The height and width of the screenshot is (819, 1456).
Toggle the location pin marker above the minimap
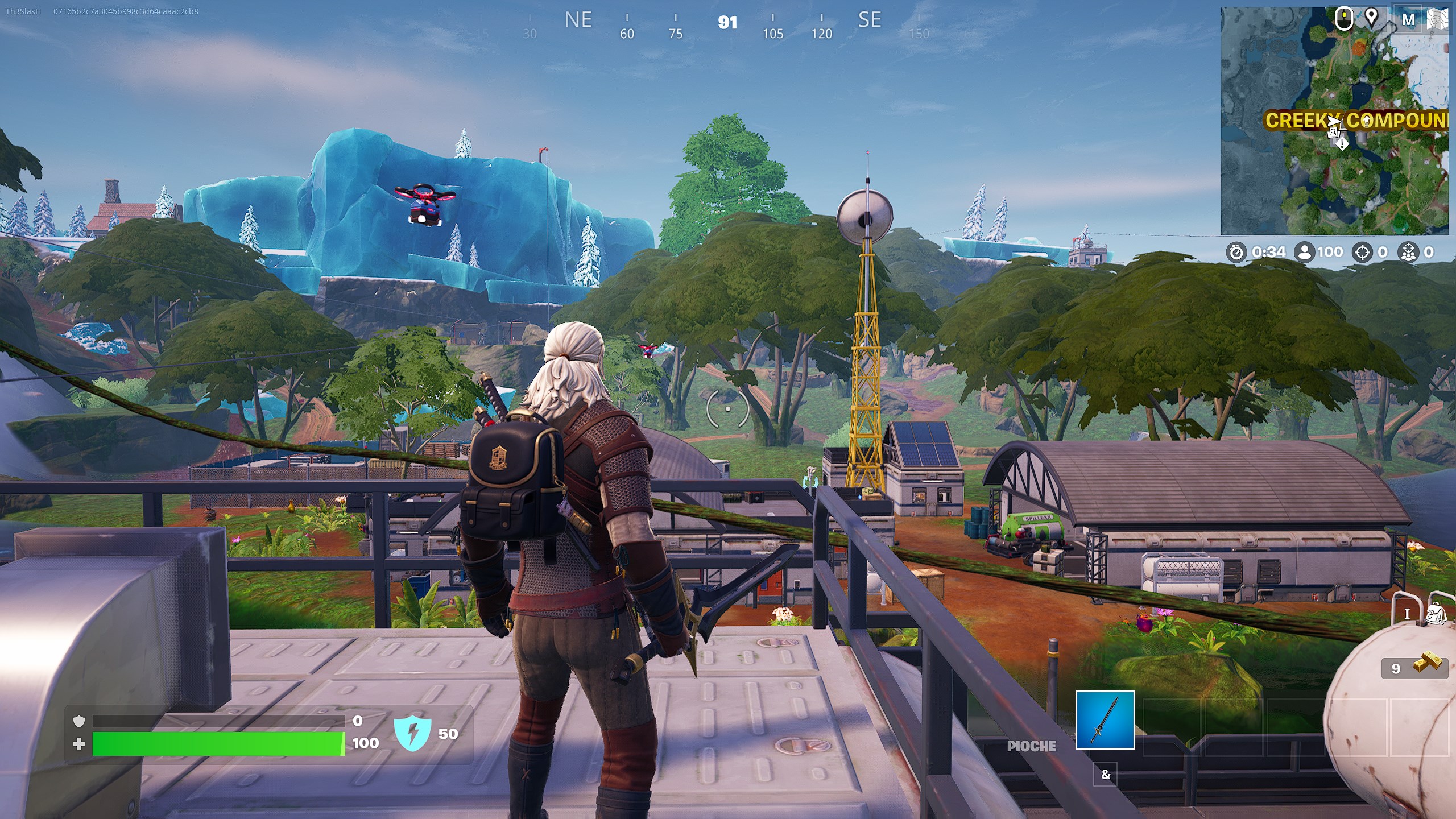pyautogui.click(x=1372, y=18)
